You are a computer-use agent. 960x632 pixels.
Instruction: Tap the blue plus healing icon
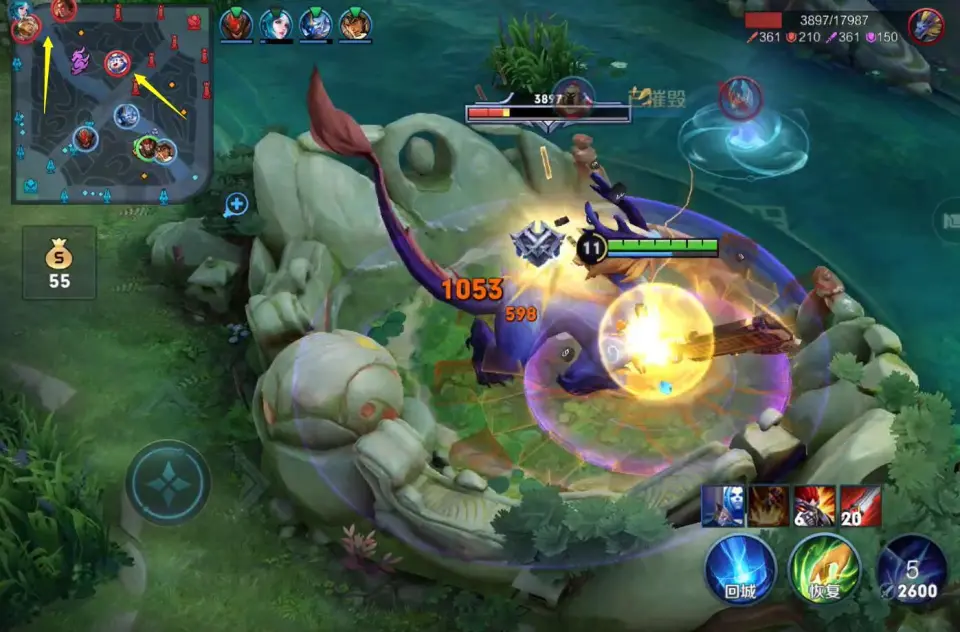click(x=236, y=205)
